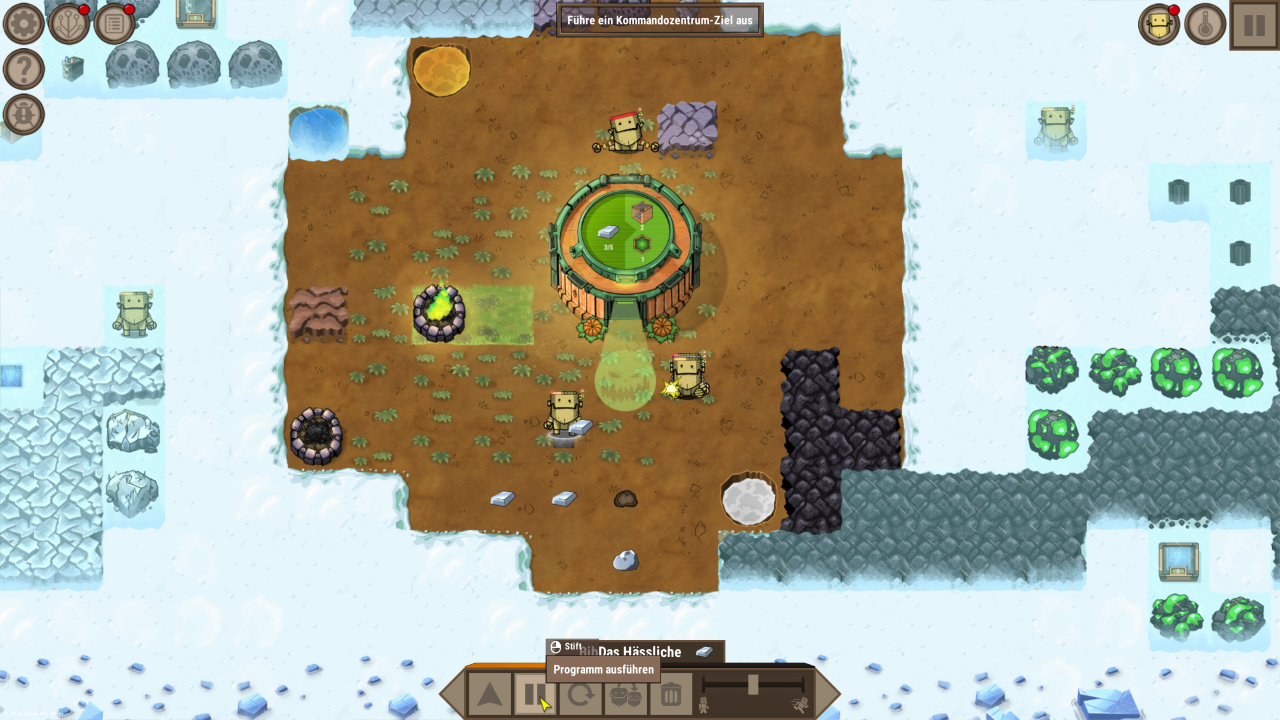Image resolution: width=1280 pixels, height=720 pixels.
Task: Select the next robot with the right arrow
Action: click(x=828, y=694)
